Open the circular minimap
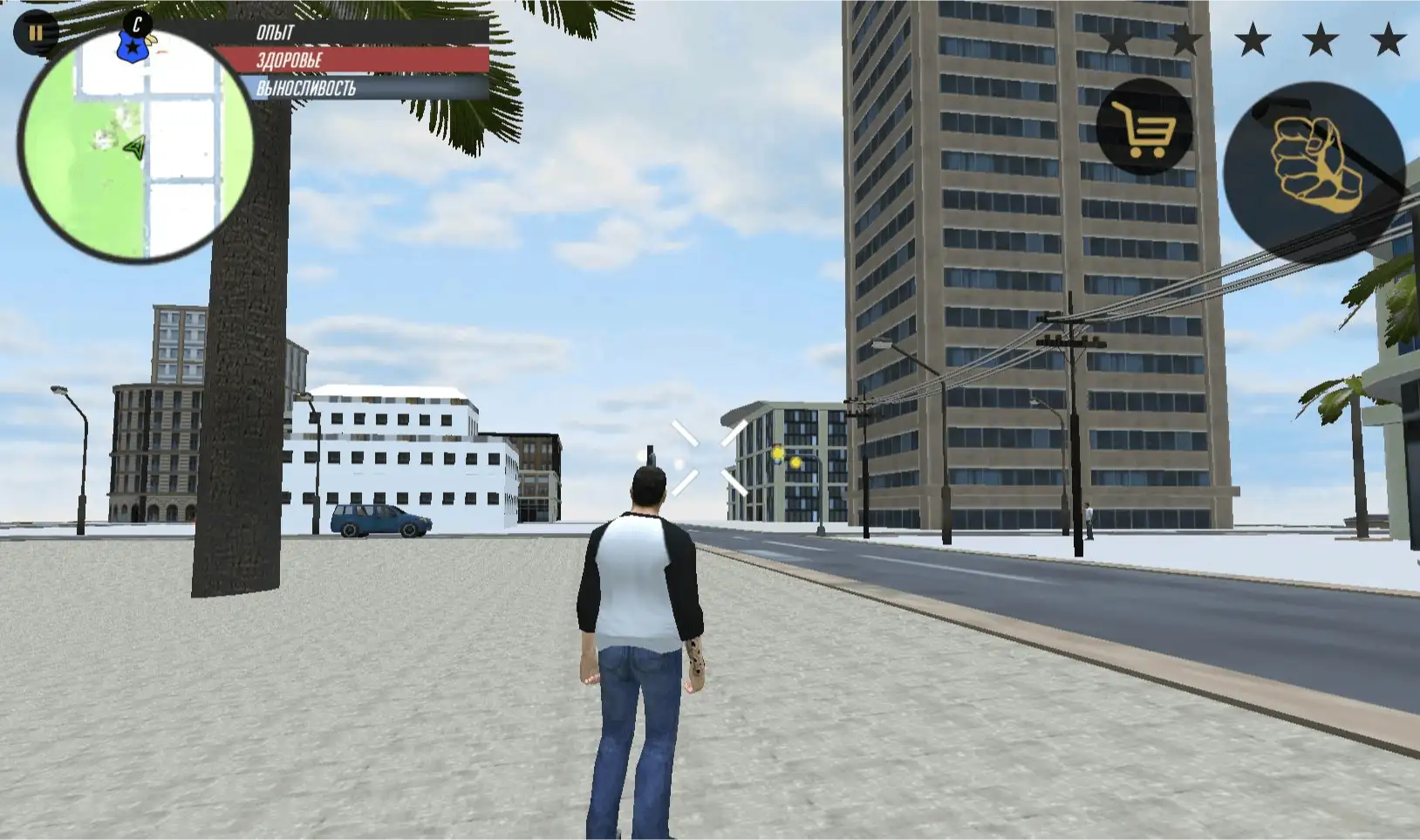Viewport: 1420px width, 840px height. click(135, 148)
